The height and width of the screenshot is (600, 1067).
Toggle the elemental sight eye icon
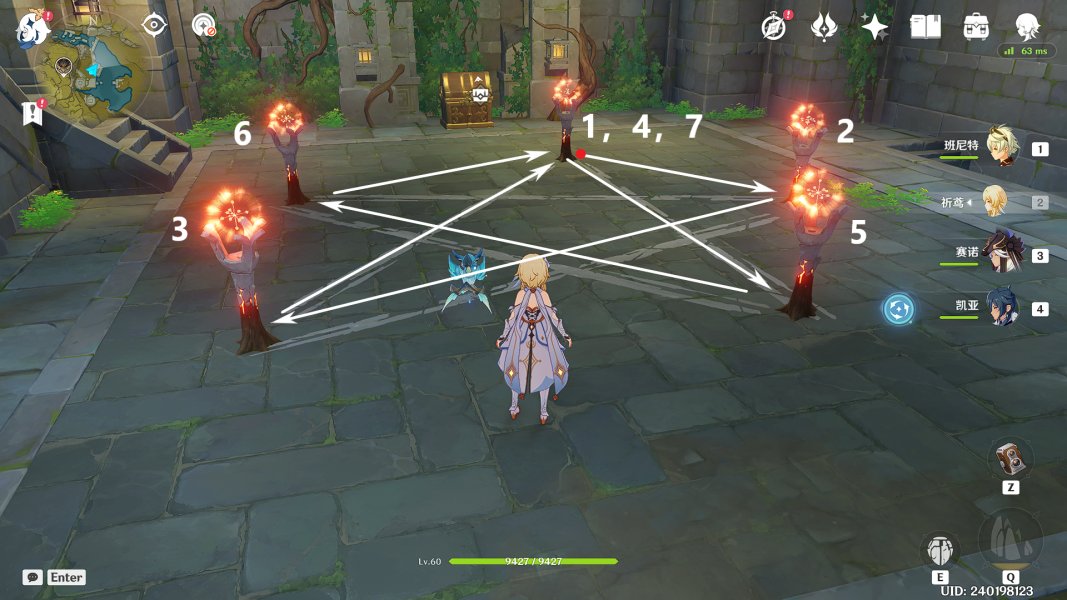pyautogui.click(x=154, y=25)
